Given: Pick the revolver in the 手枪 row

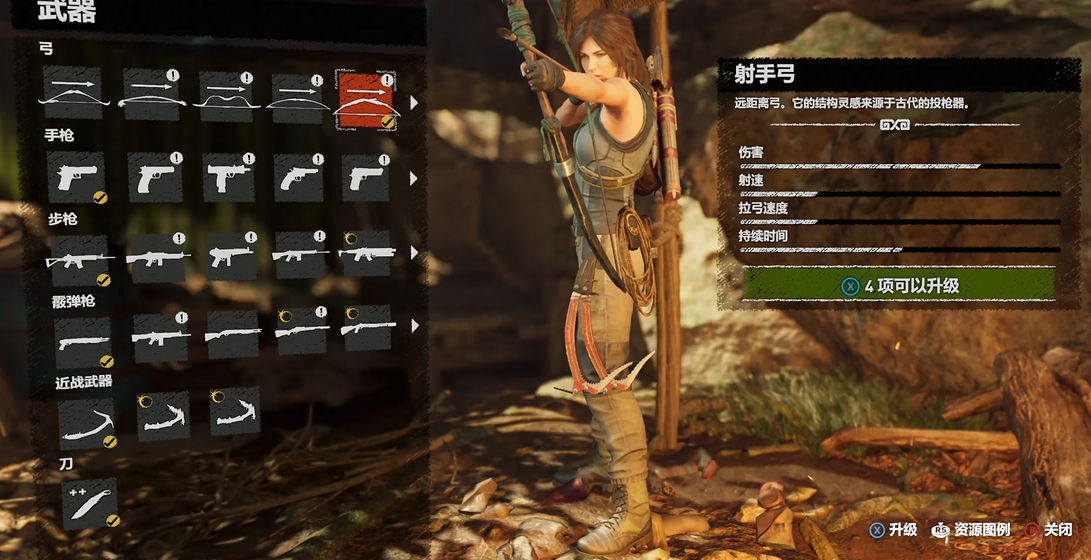Looking at the screenshot, I should click(299, 178).
